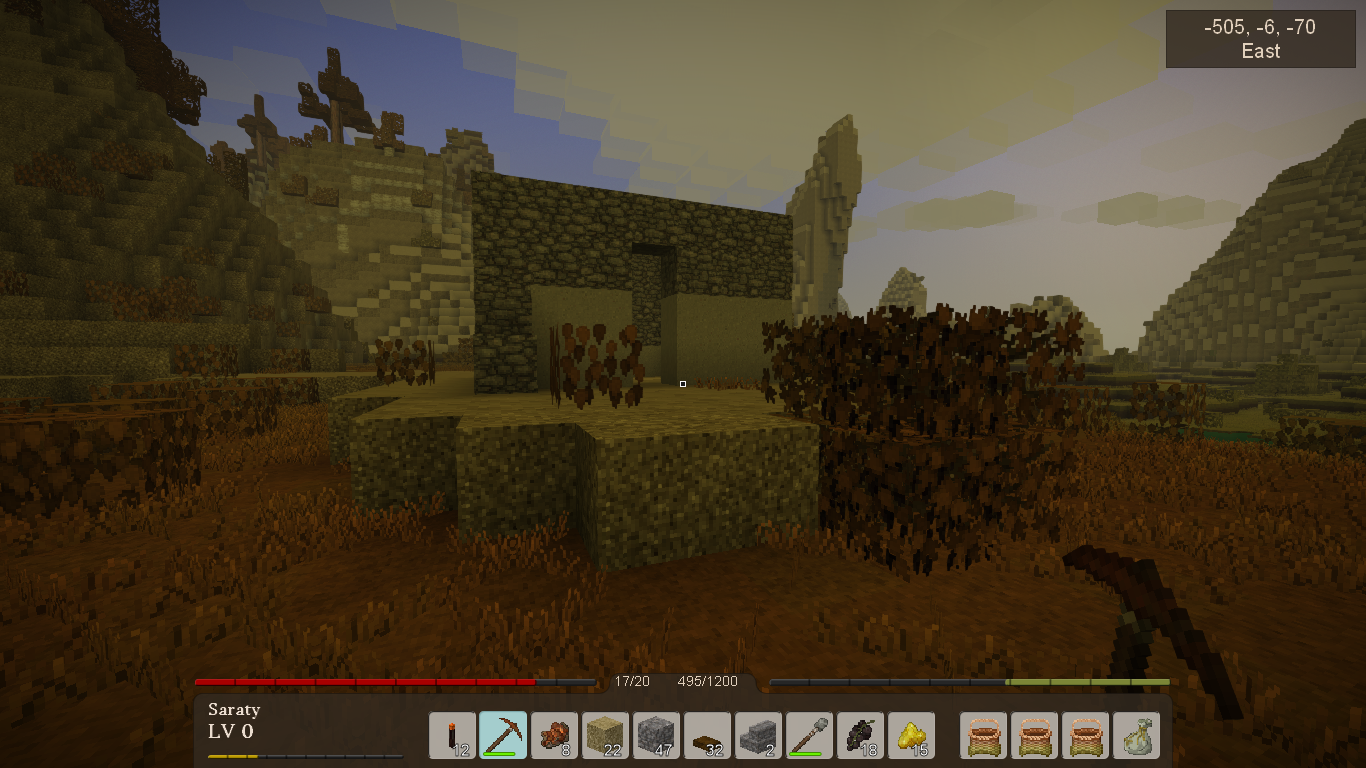Select the gold nugget stack of 15
This screenshot has width=1366, height=768.
[912, 736]
